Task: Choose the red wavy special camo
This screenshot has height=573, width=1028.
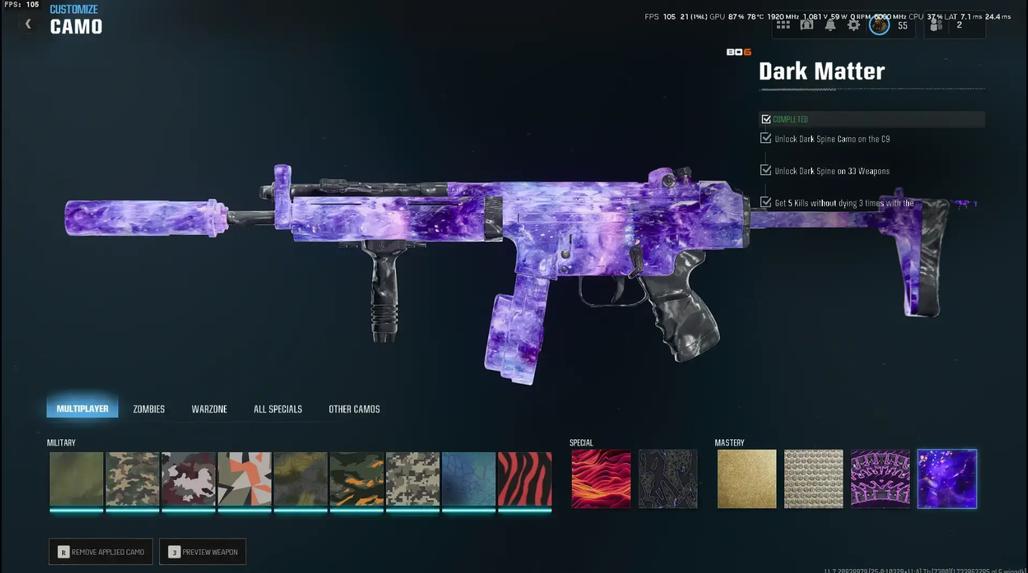Action: point(601,479)
